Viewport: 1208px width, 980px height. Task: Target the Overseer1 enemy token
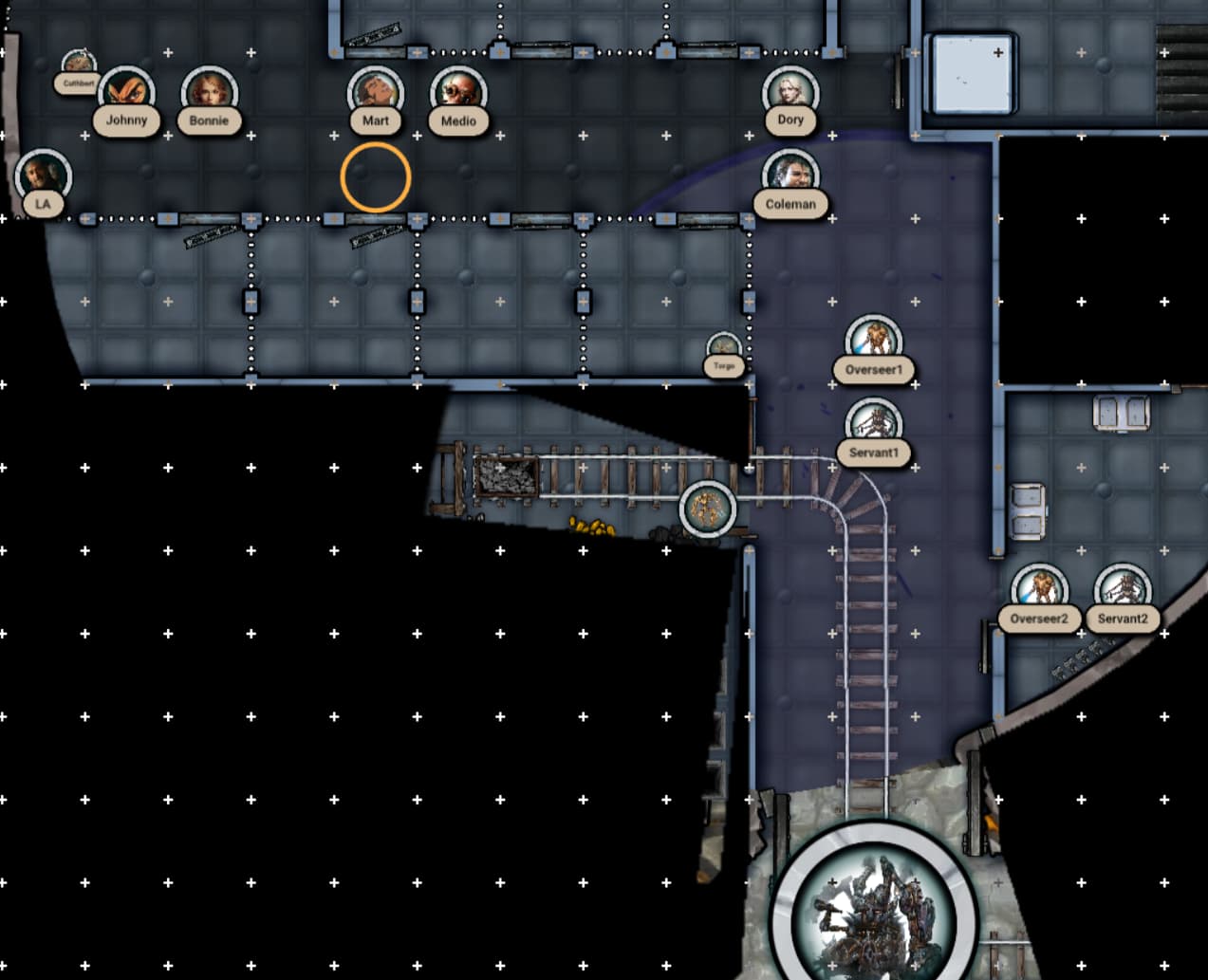[873, 342]
